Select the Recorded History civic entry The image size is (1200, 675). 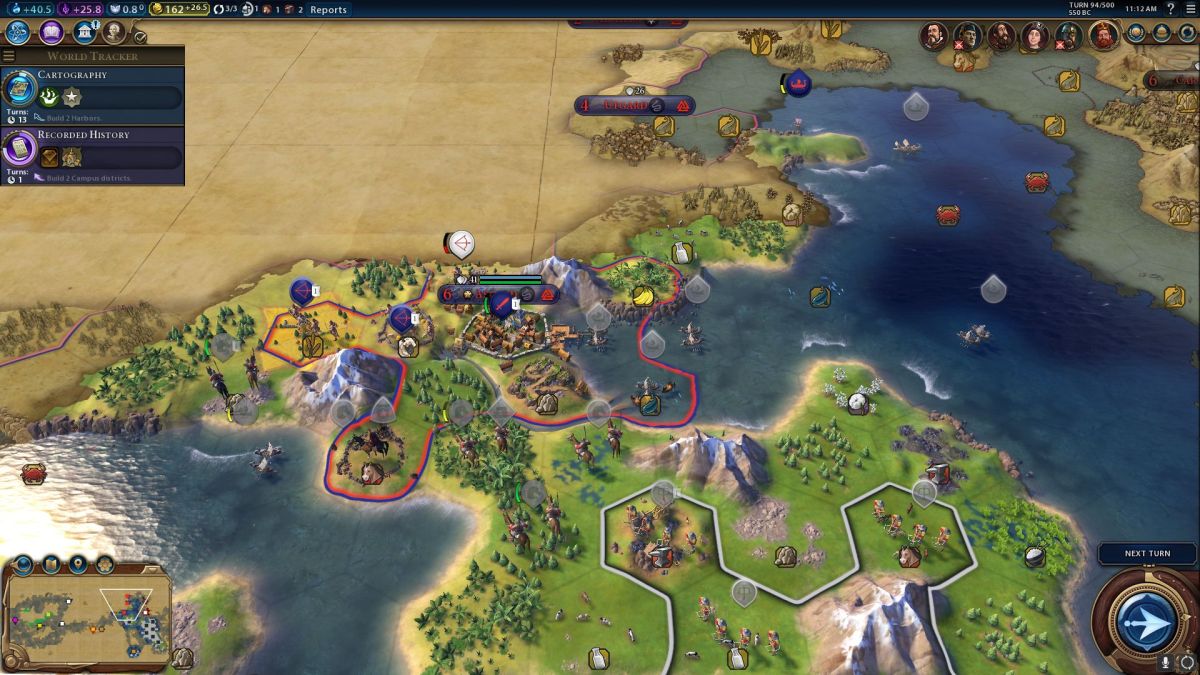tap(93, 154)
